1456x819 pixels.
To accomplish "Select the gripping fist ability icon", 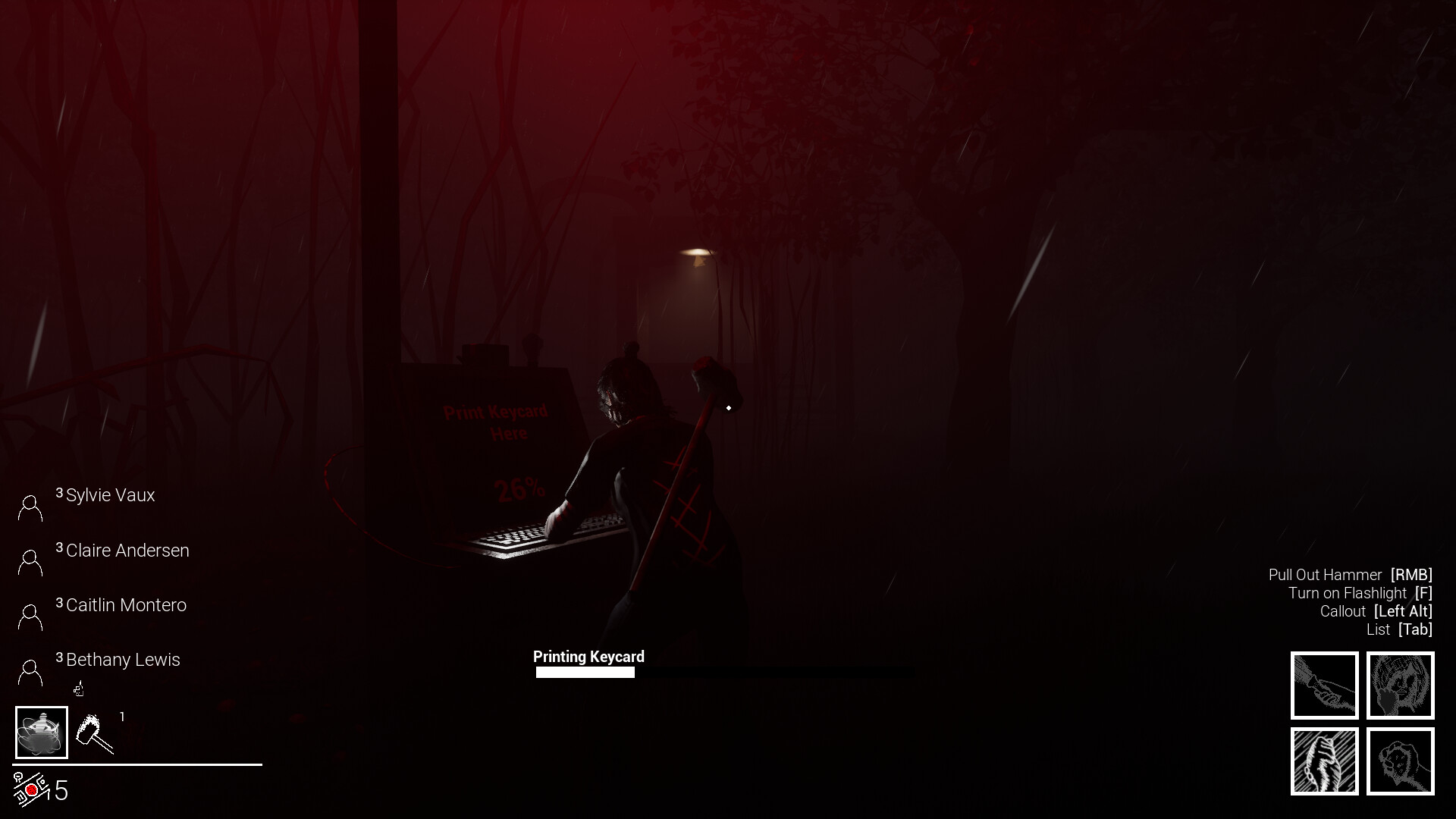I will tap(1324, 761).
